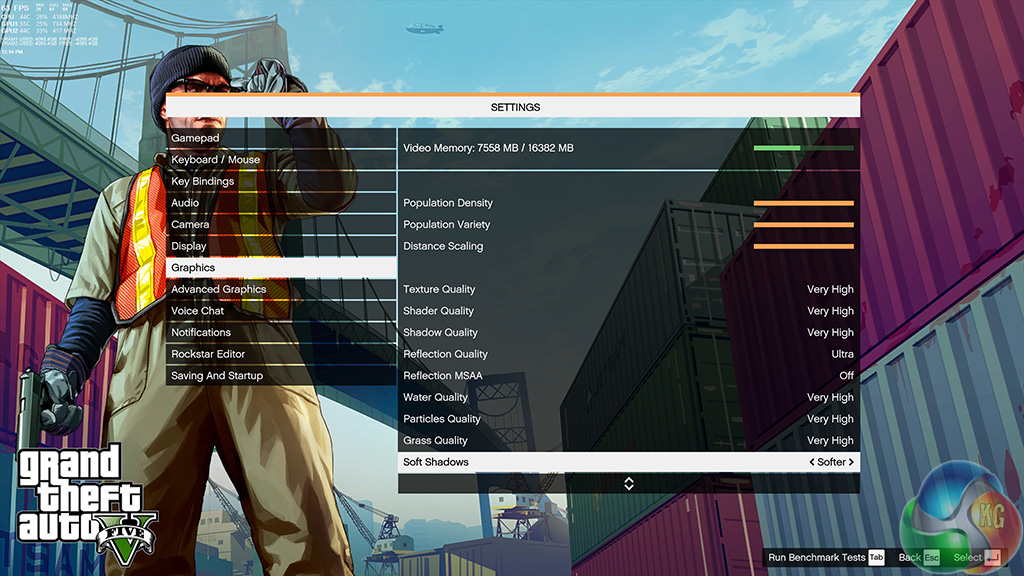Go to Camera settings
Image resolution: width=1024 pixels, height=576 pixels.
(x=280, y=225)
